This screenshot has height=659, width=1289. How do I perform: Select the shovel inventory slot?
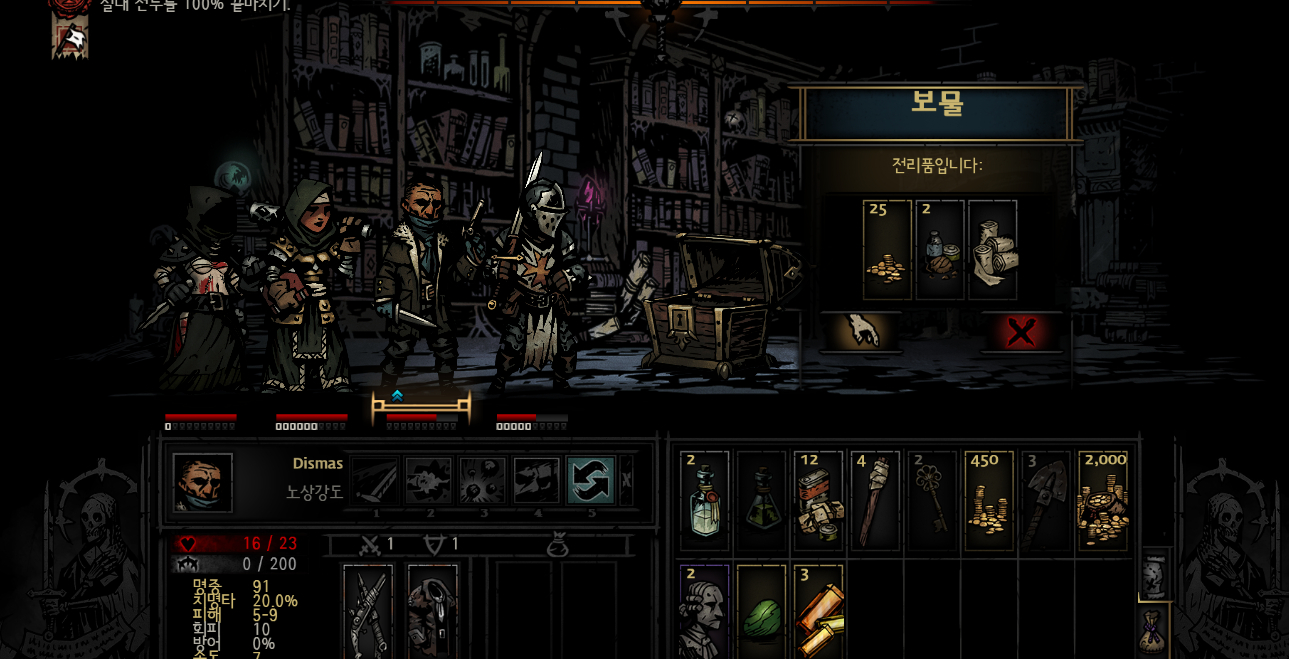point(1046,502)
